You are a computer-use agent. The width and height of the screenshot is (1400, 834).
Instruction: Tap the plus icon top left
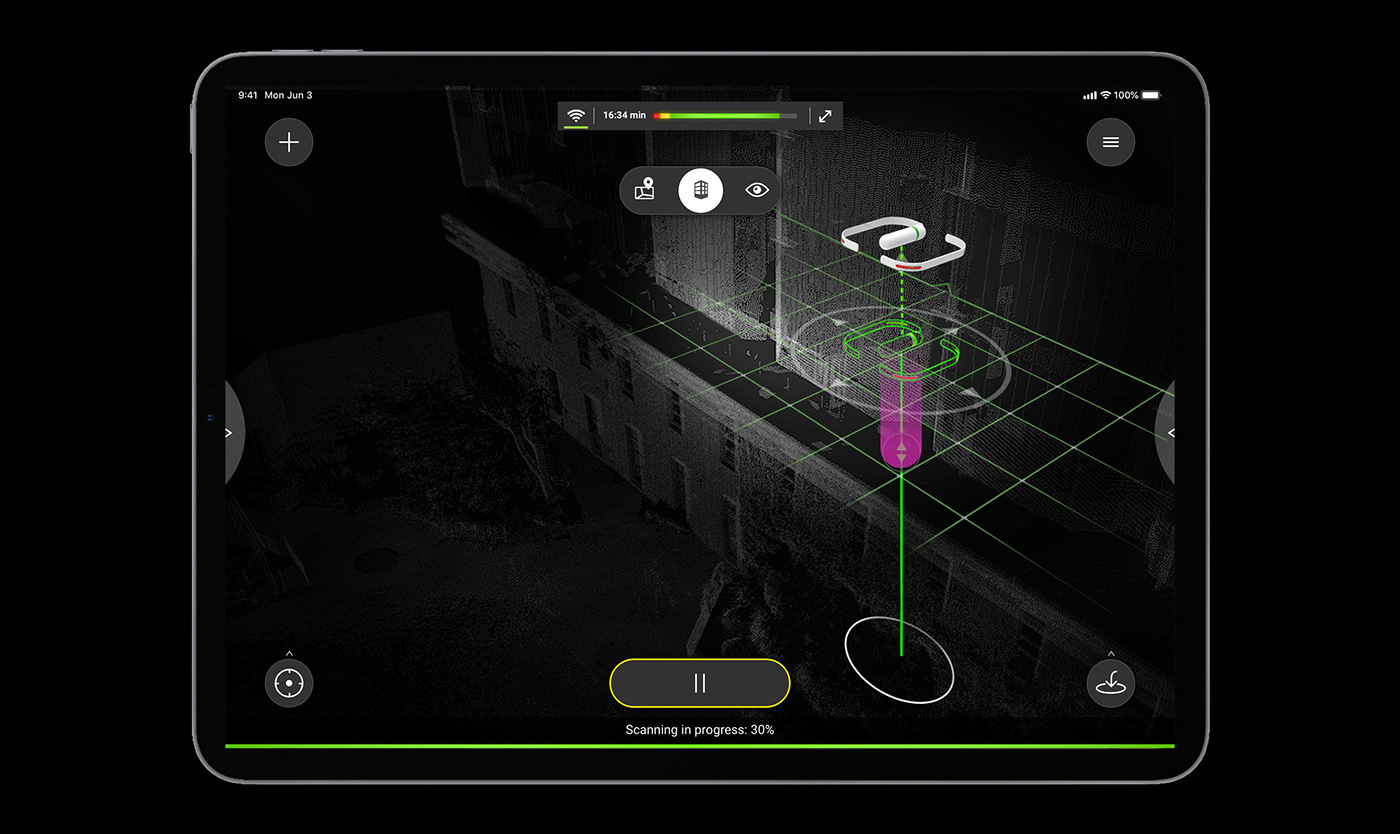(x=288, y=142)
